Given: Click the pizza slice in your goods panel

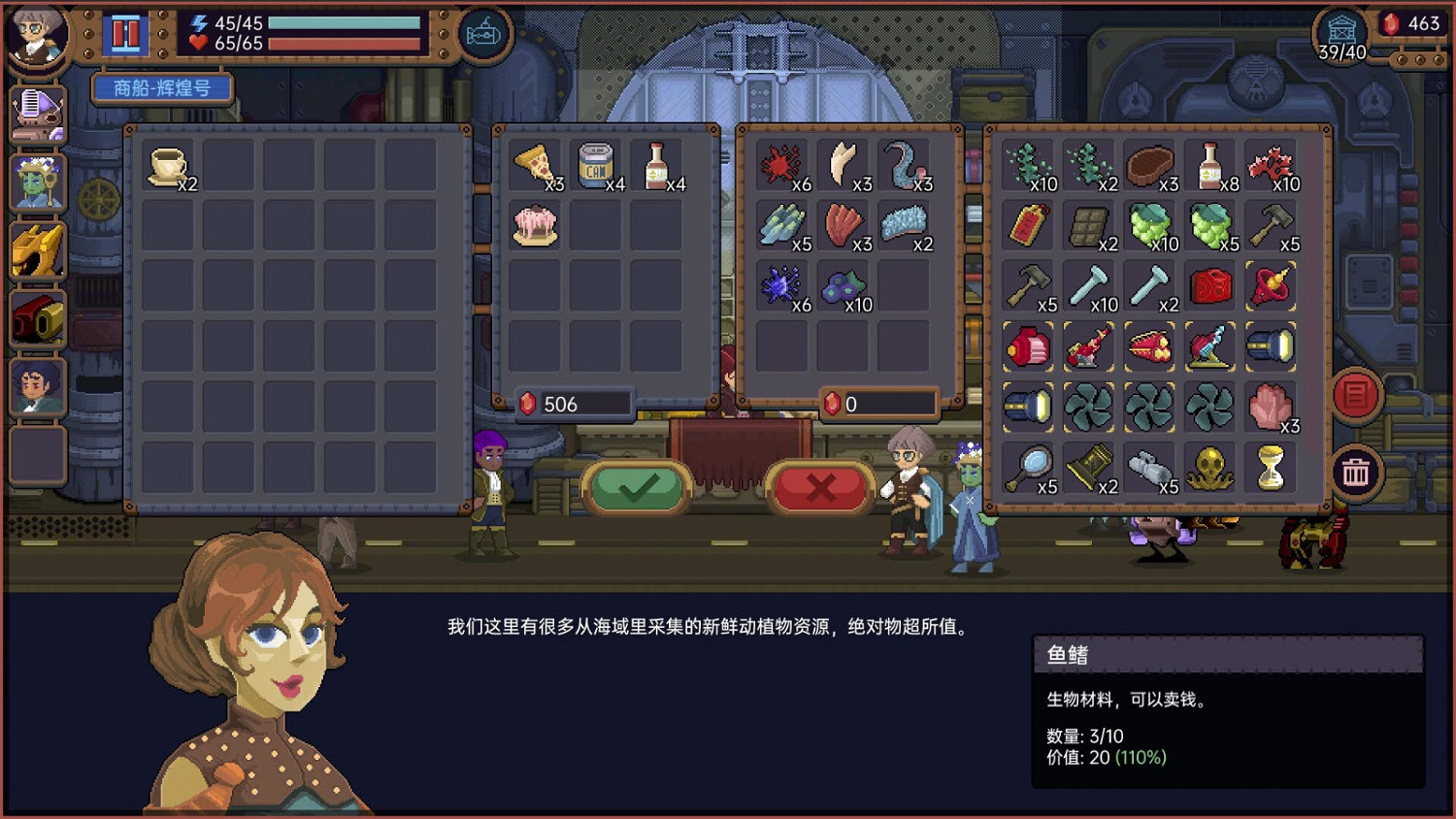Looking at the screenshot, I should 535,165.
